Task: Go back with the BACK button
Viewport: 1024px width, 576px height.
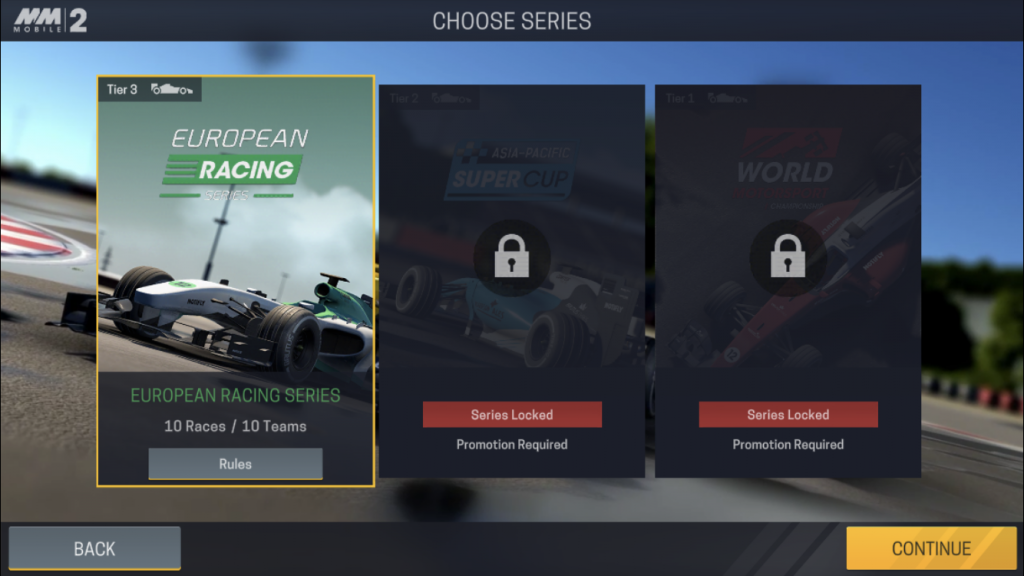Action: [95, 548]
